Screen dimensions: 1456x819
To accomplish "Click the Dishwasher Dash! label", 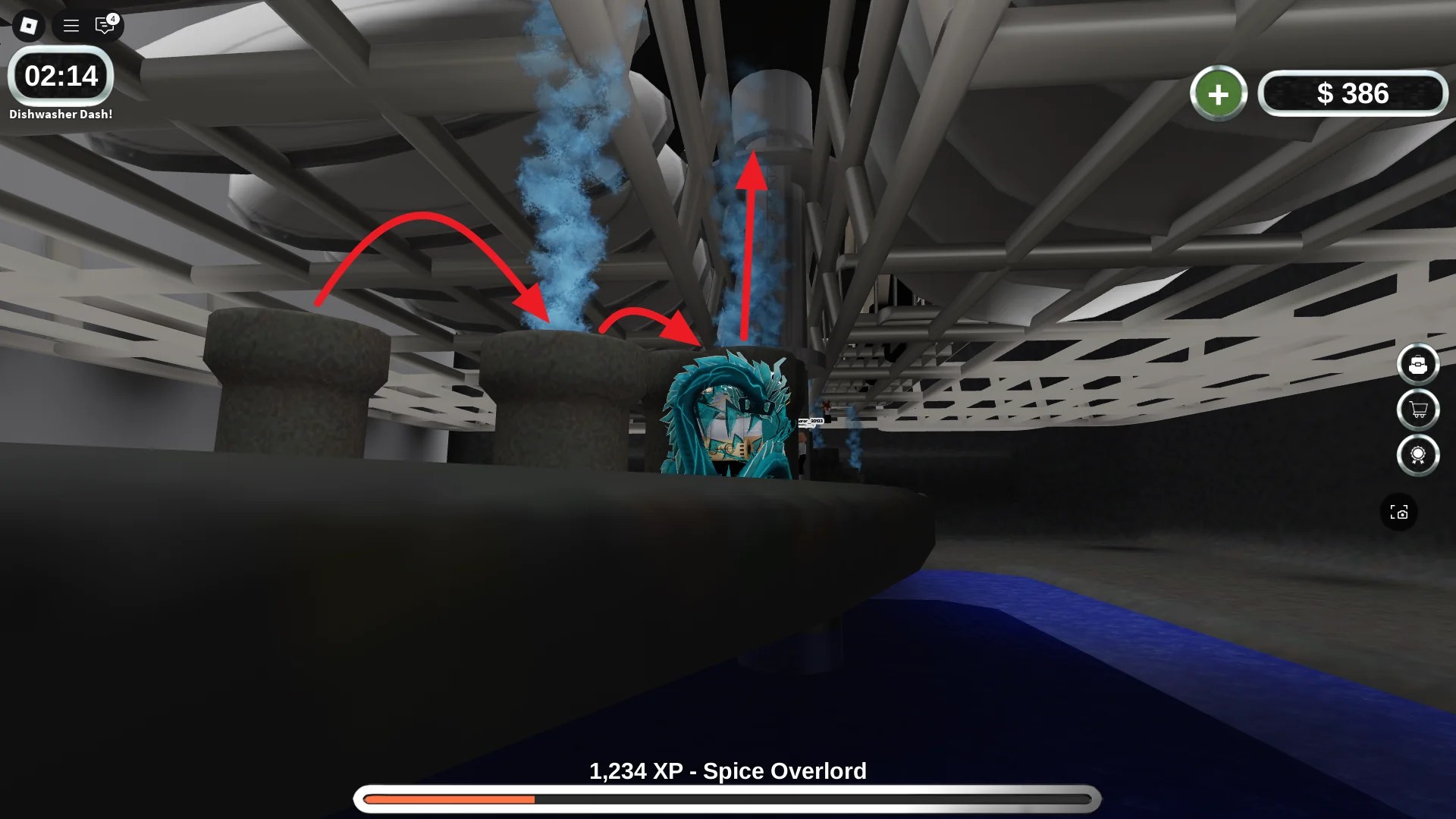I will point(61,113).
